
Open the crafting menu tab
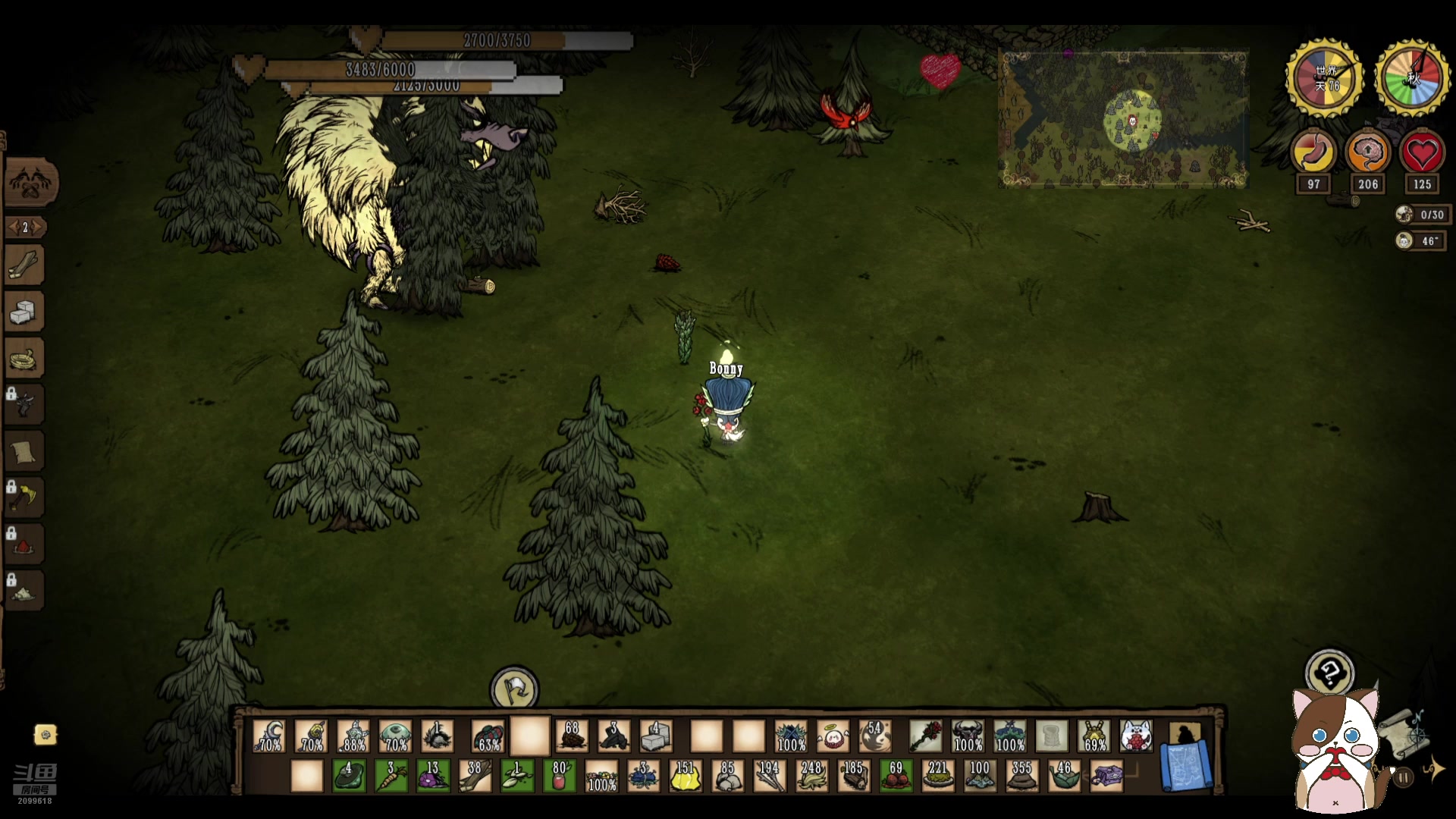click(30, 183)
